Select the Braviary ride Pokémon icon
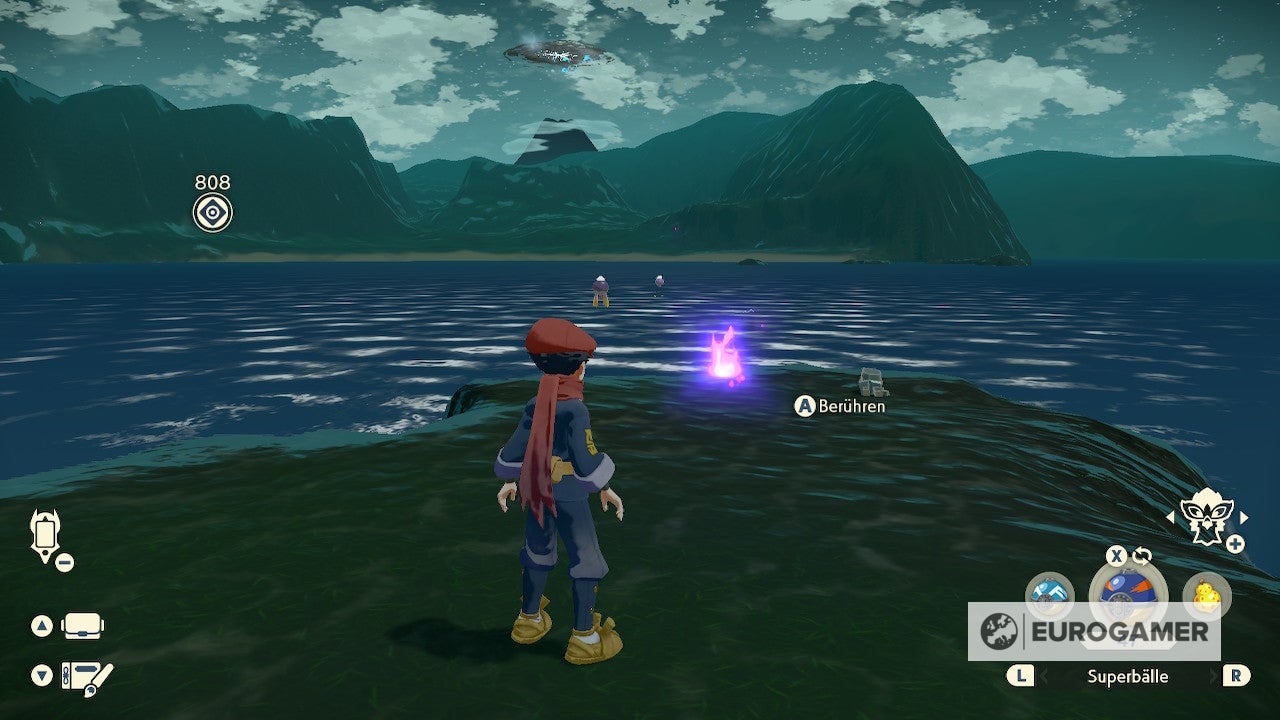The width and height of the screenshot is (1280, 720). click(1207, 516)
